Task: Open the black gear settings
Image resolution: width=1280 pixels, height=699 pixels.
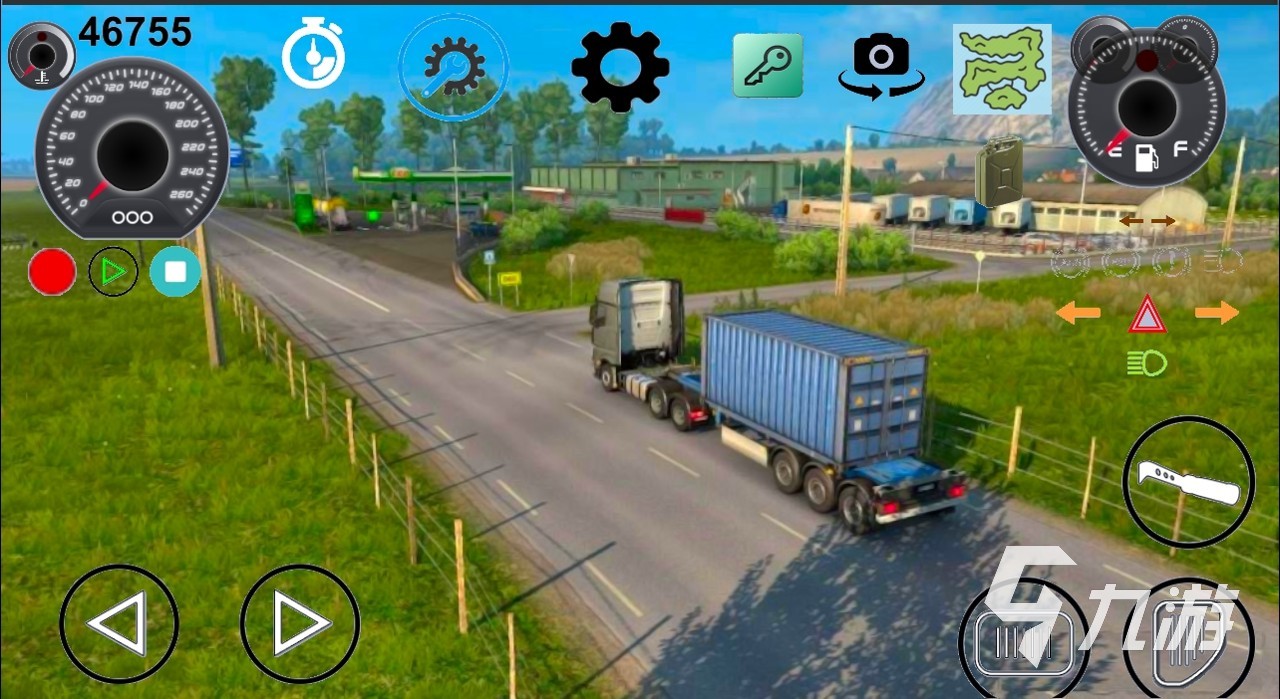Action: click(620, 66)
